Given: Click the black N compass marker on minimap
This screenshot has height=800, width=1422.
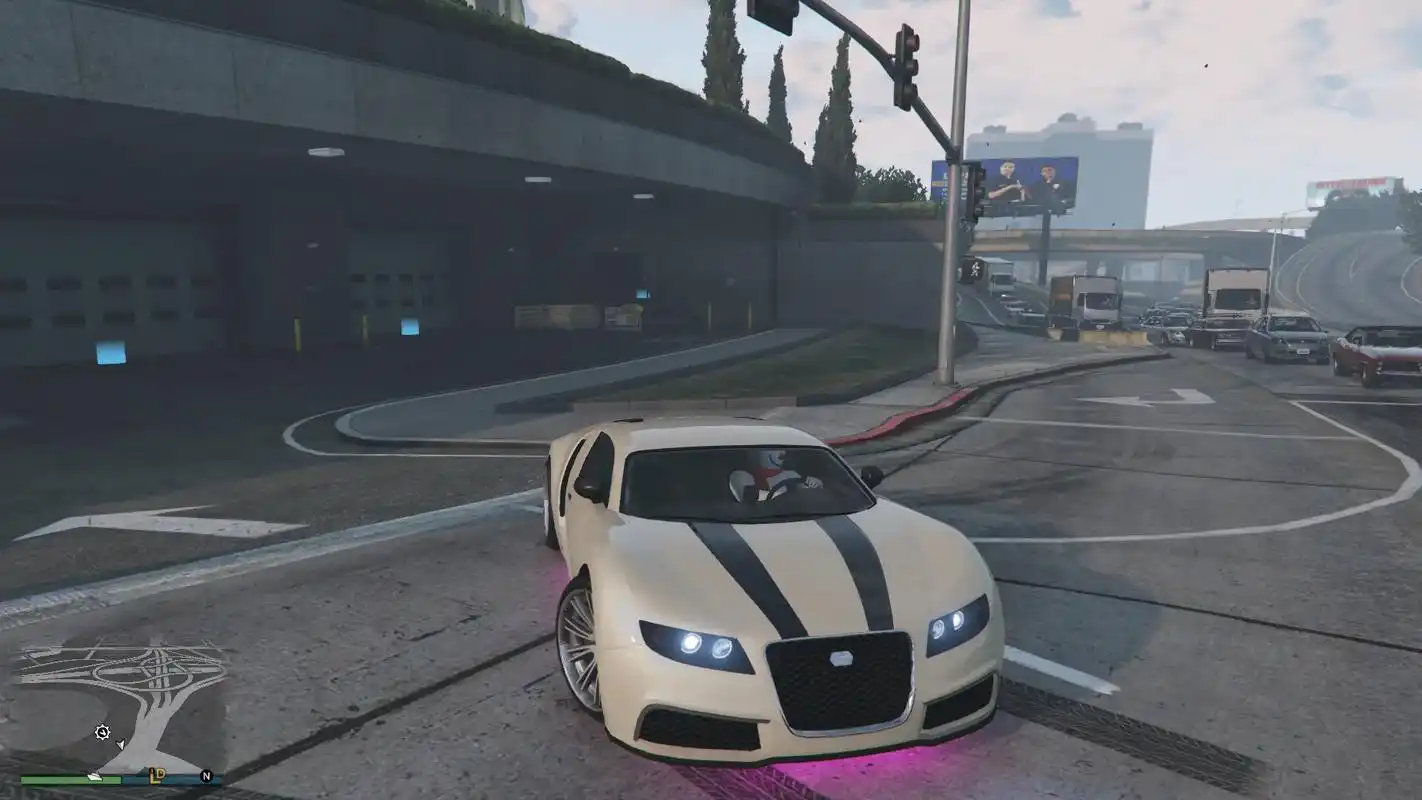Looking at the screenshot, I should pyautogui.click(x=205, y=774).
